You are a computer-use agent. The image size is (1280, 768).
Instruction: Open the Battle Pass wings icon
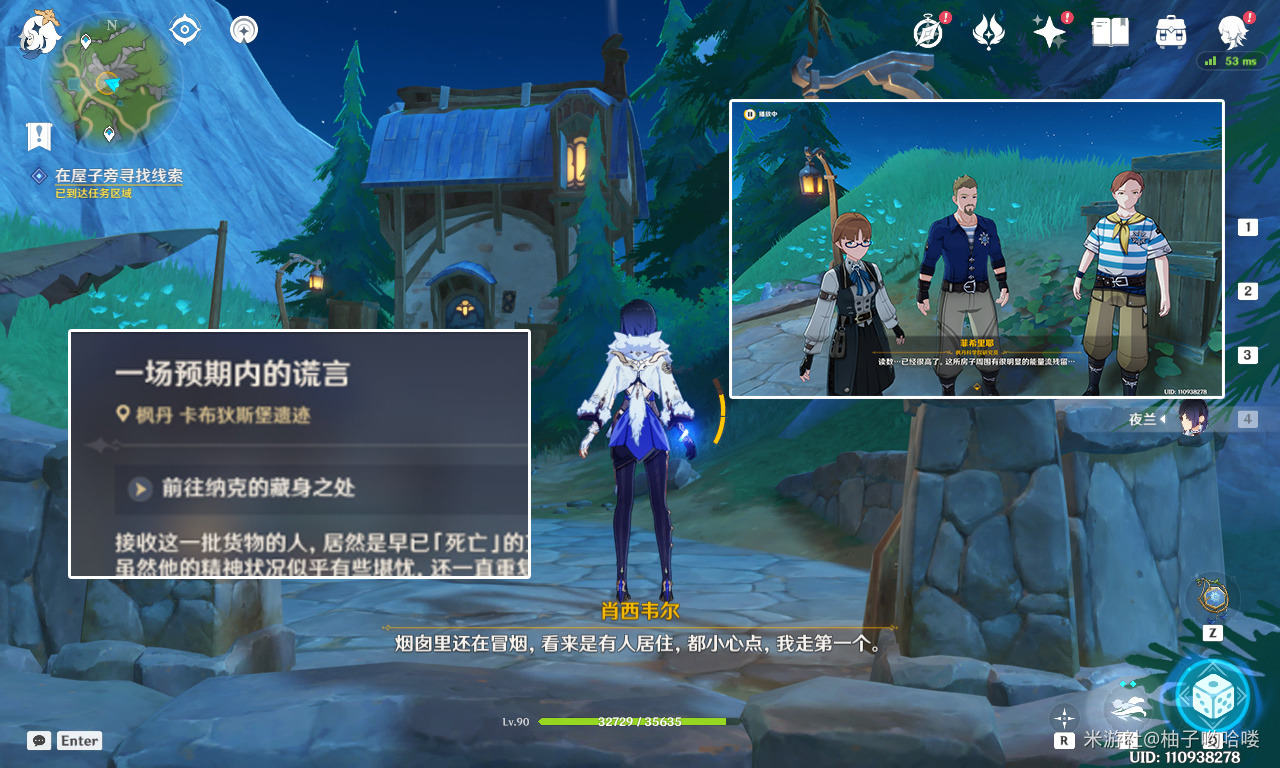click(x=988, y=31)
